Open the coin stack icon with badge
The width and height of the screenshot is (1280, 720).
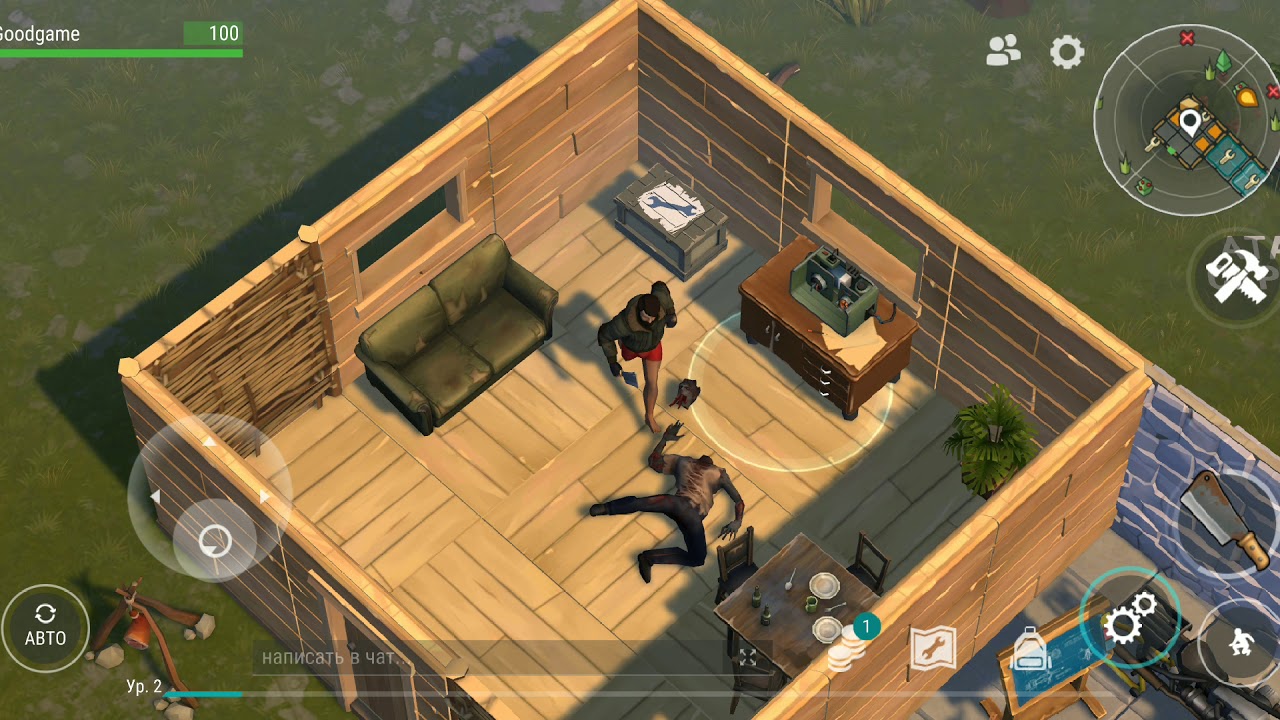[x=848, y=649]
